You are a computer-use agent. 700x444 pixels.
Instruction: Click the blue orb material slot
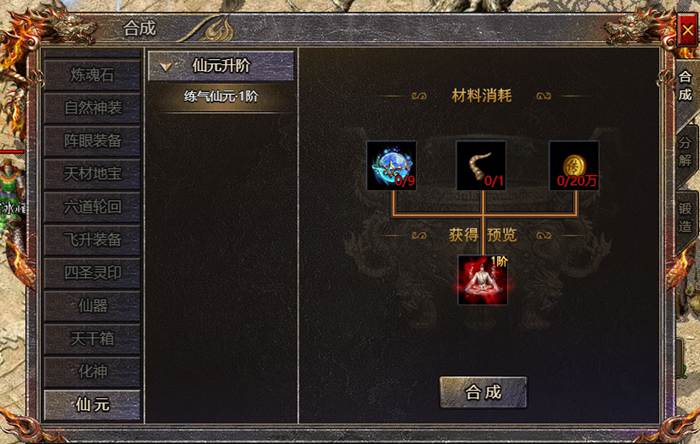(392, 165)
